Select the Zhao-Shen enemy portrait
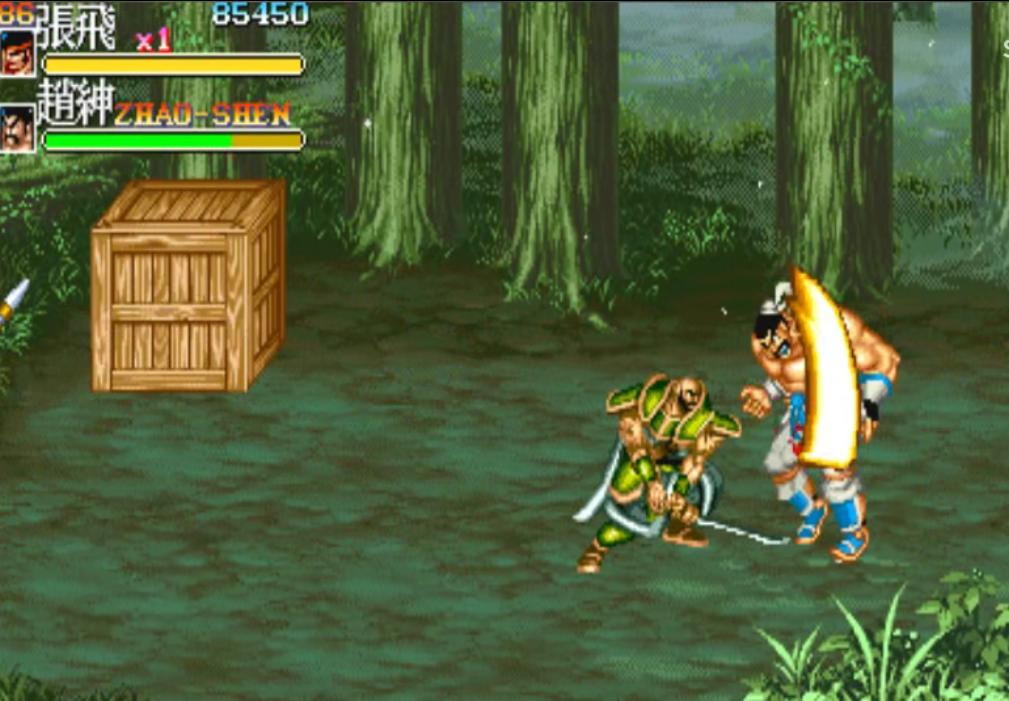1009x701 pixels. [x=18, y=129]
